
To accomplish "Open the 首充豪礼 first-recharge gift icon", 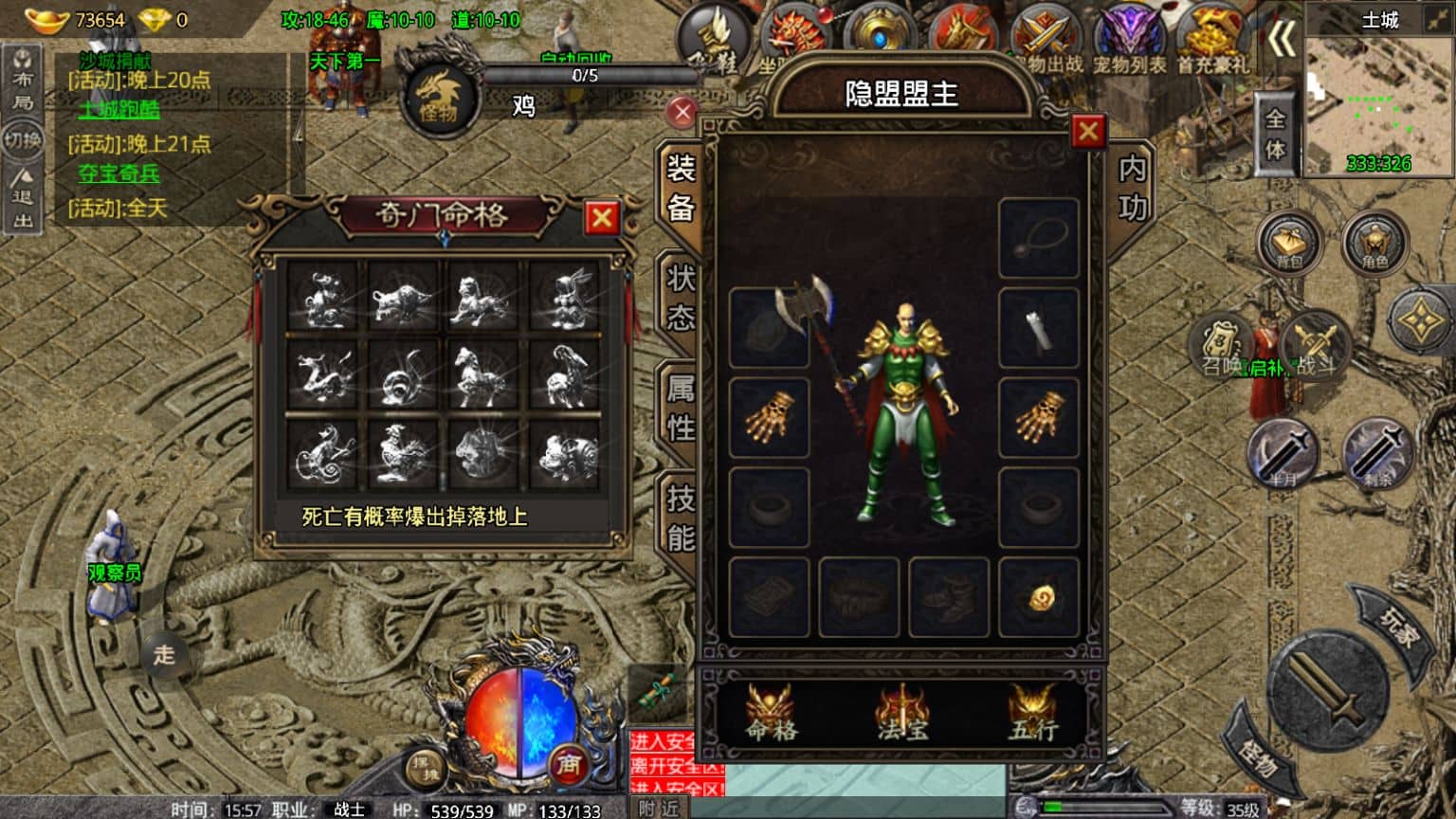I will tap(1210, 33).
